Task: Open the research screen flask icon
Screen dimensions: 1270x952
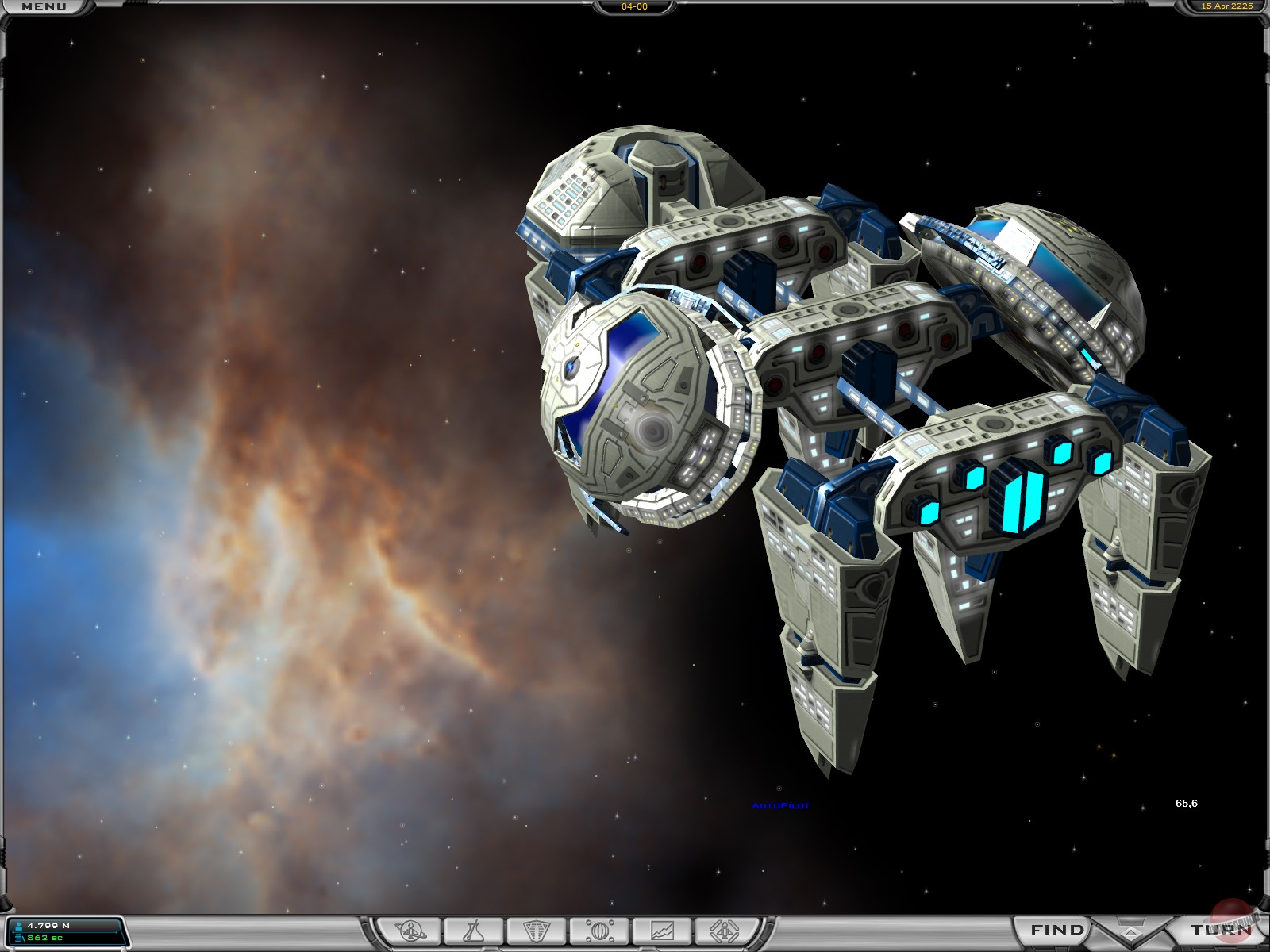Action: (x=472, y=931)
